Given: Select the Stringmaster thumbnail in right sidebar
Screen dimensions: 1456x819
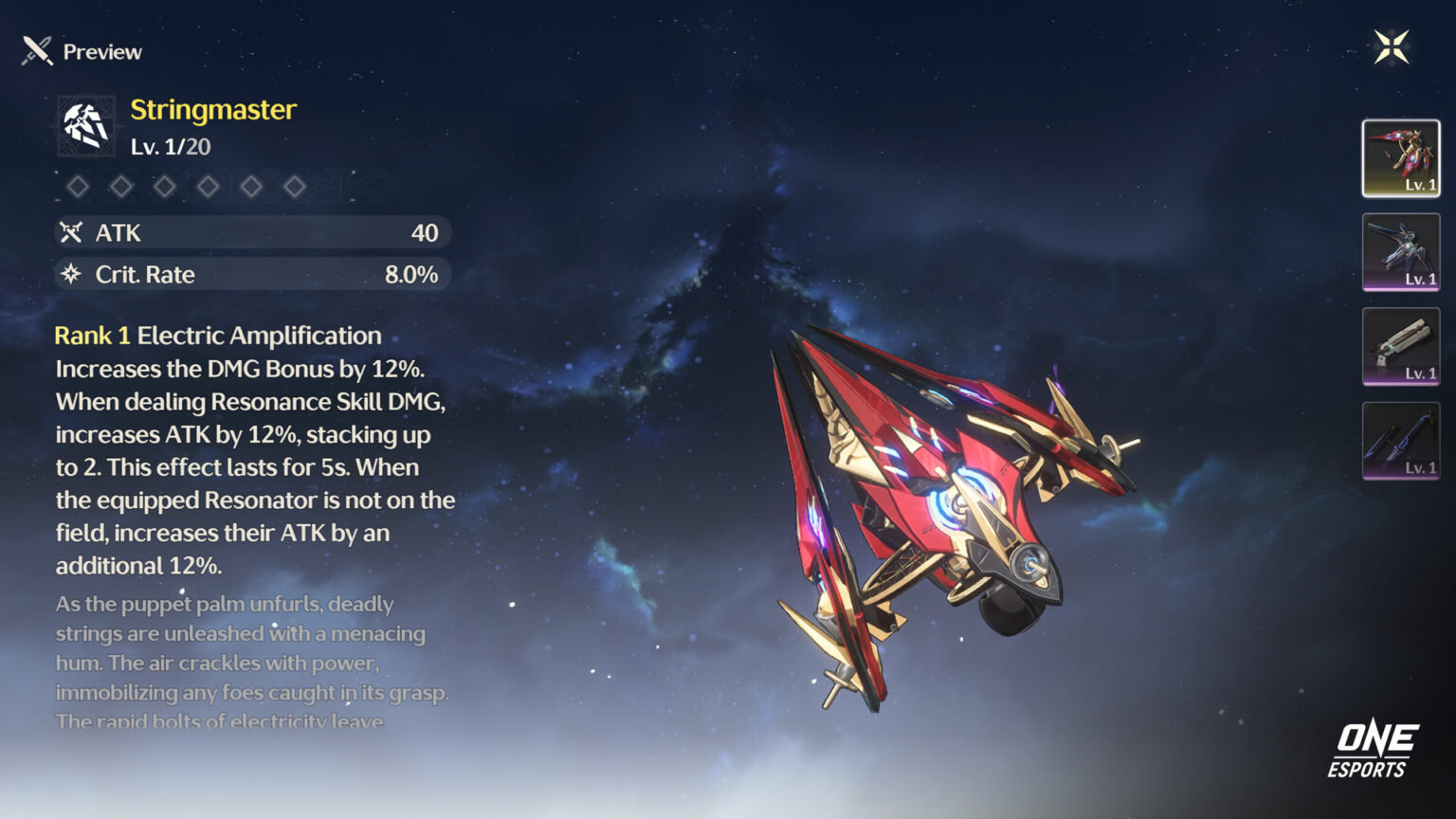Looking at the screenshot, I should 1400,156.
